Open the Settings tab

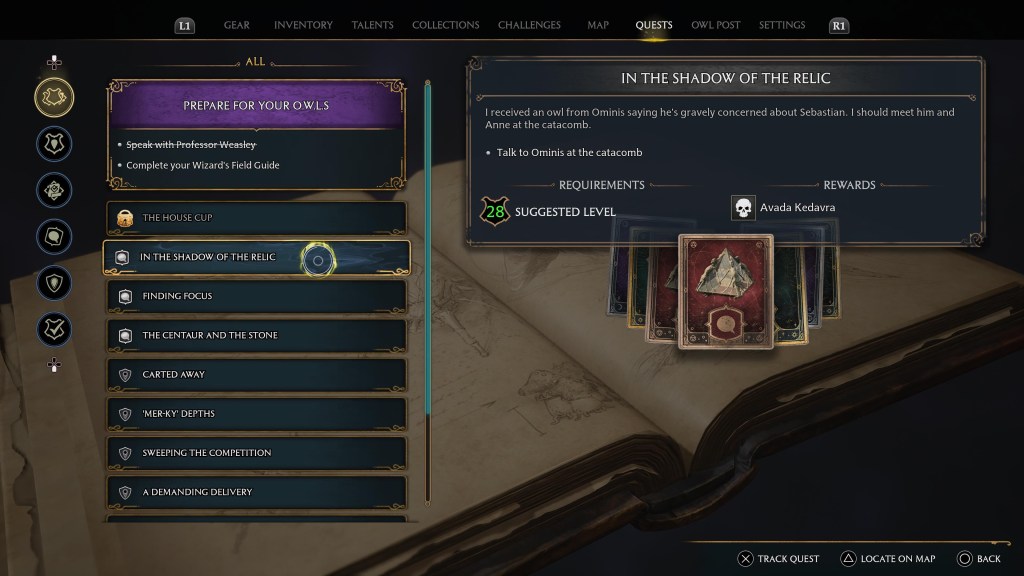pos(783,25)
